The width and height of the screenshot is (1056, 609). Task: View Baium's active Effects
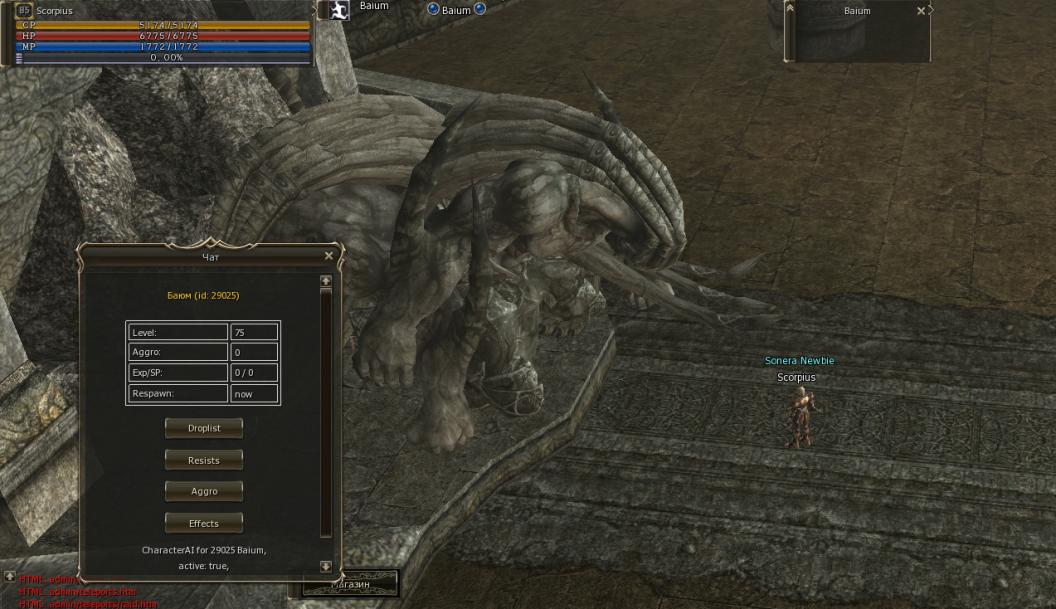point(204,523)
